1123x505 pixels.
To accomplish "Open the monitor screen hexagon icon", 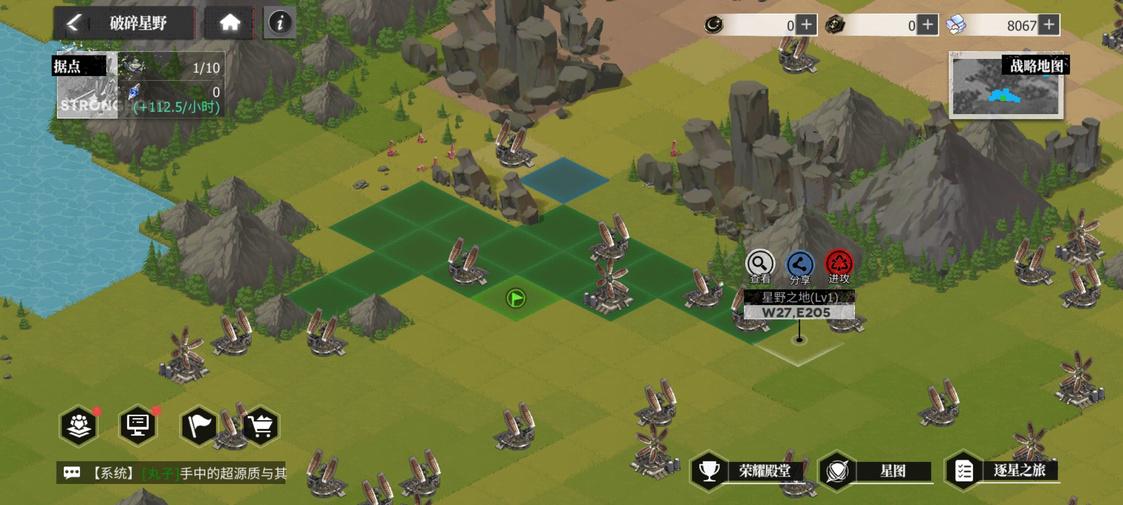I will point(138,426).
